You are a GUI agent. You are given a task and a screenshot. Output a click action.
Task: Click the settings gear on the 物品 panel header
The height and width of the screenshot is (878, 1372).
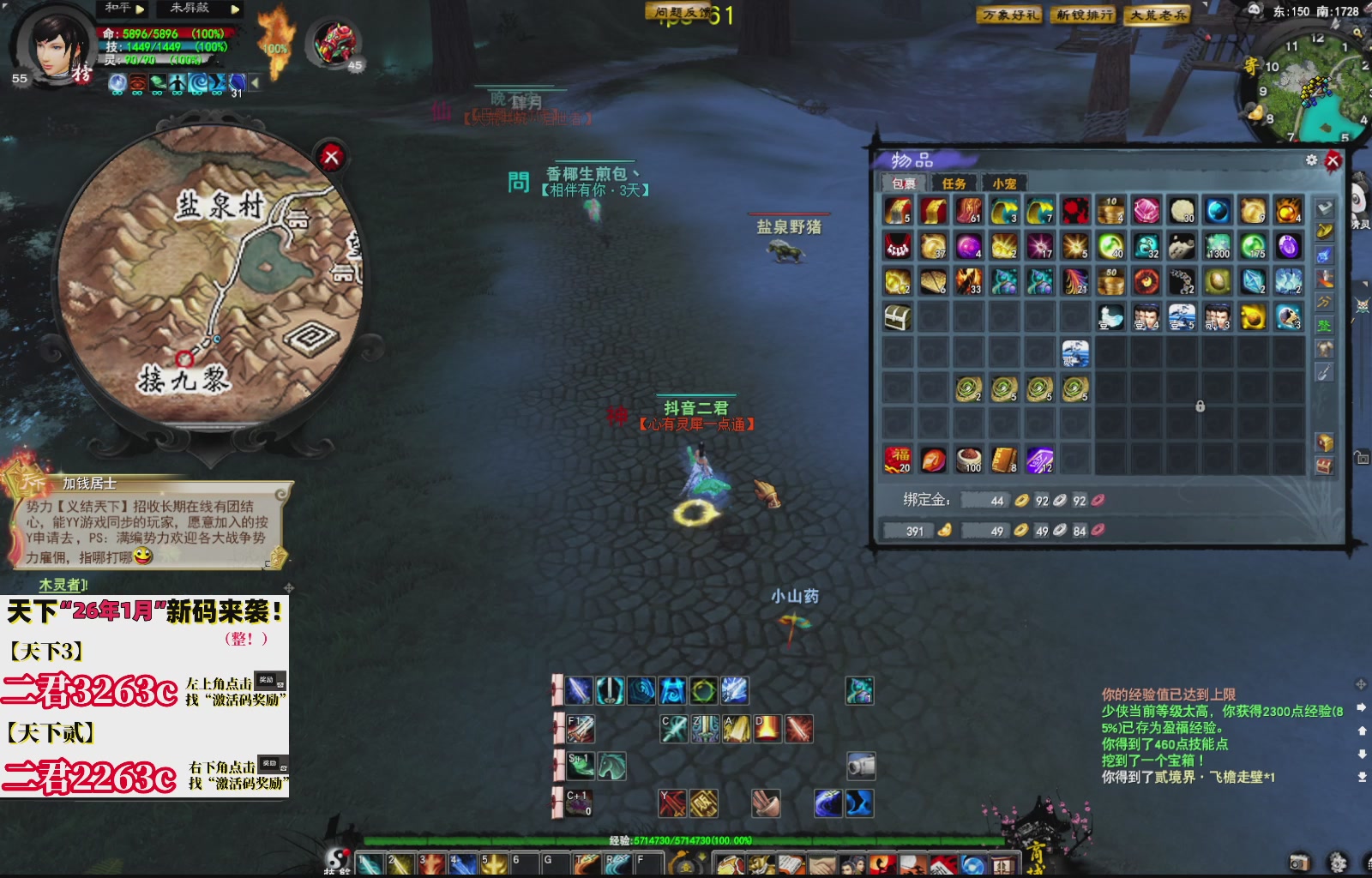1311,159
